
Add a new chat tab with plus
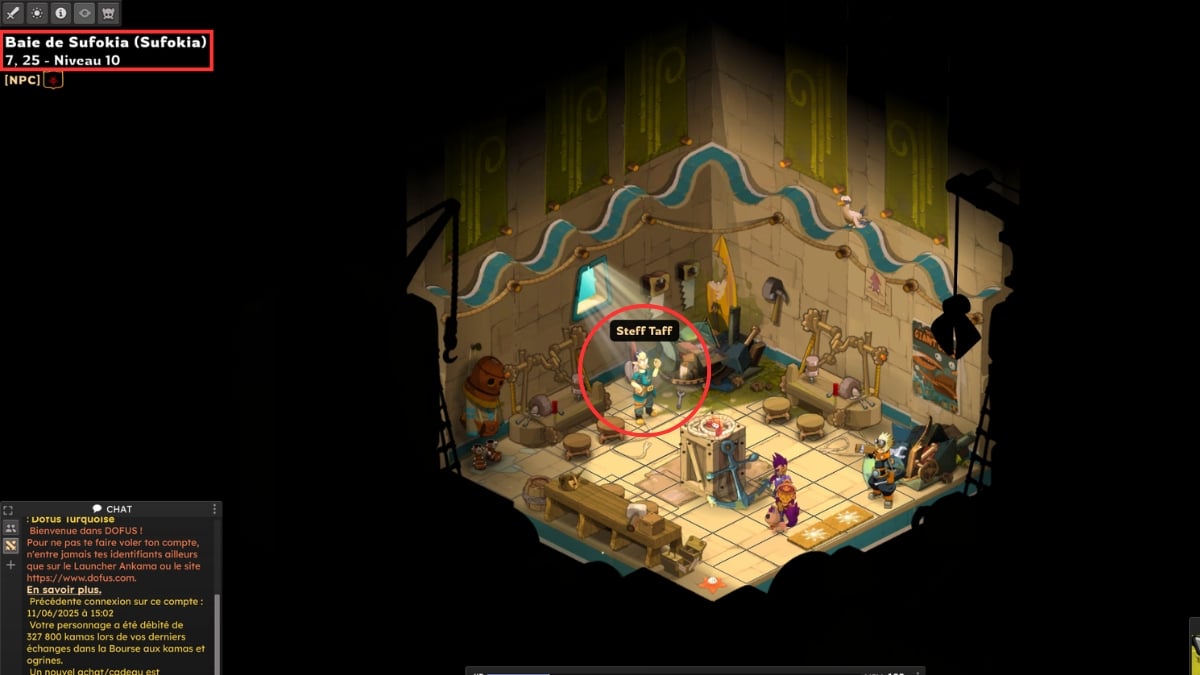coord(10,565)
